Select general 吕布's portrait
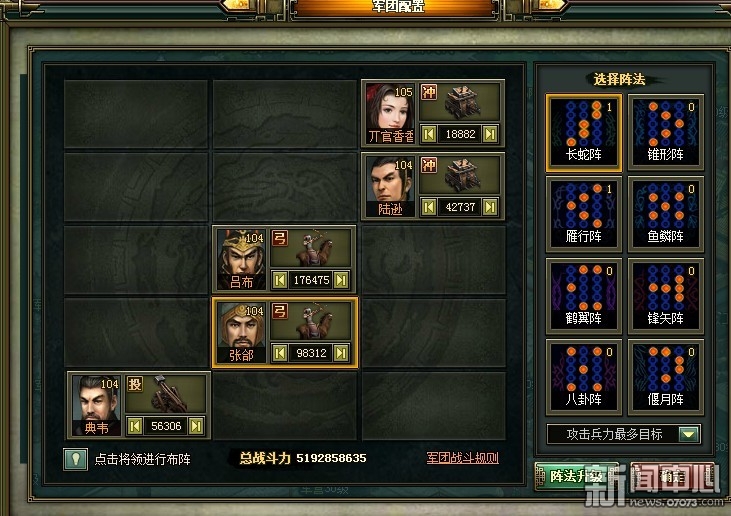The image size is (731, 516). click(241, 258)
